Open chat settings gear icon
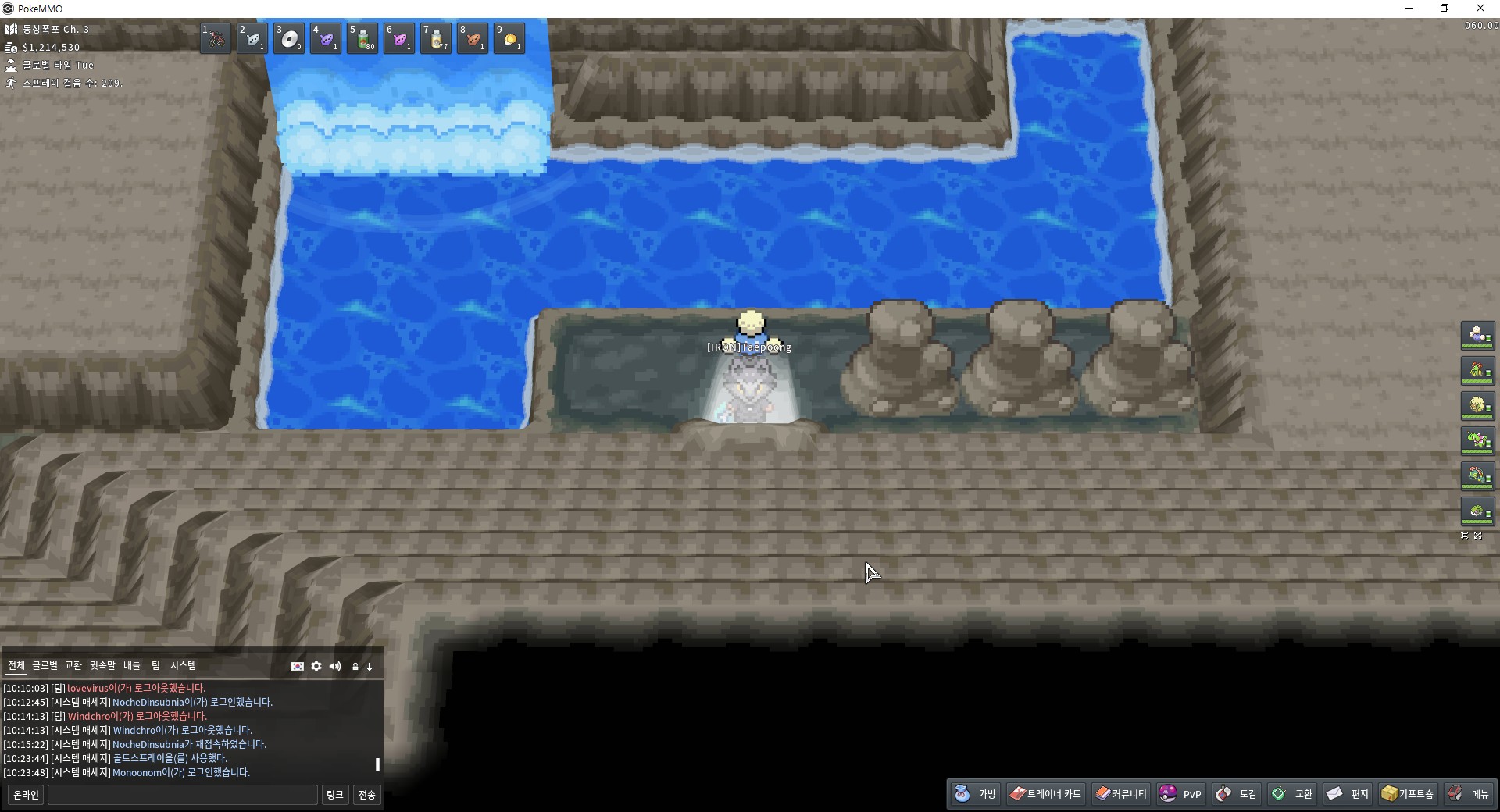Viewport: 1500px width, 812px height. 316,666
